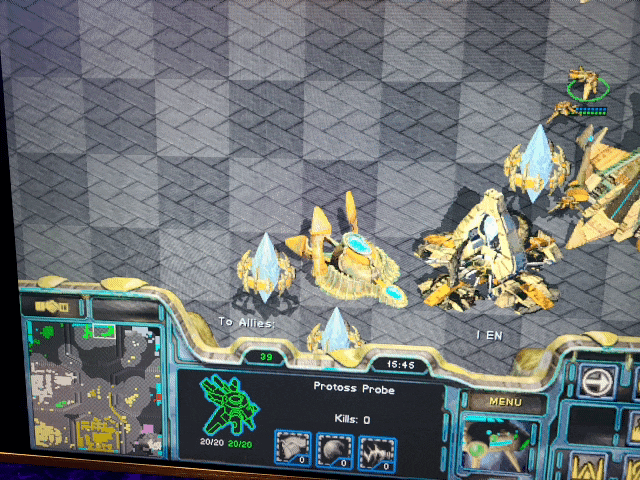Inspect the particle beam weapon icon
This screenshot has height=480, width=640.
point(377,453)
